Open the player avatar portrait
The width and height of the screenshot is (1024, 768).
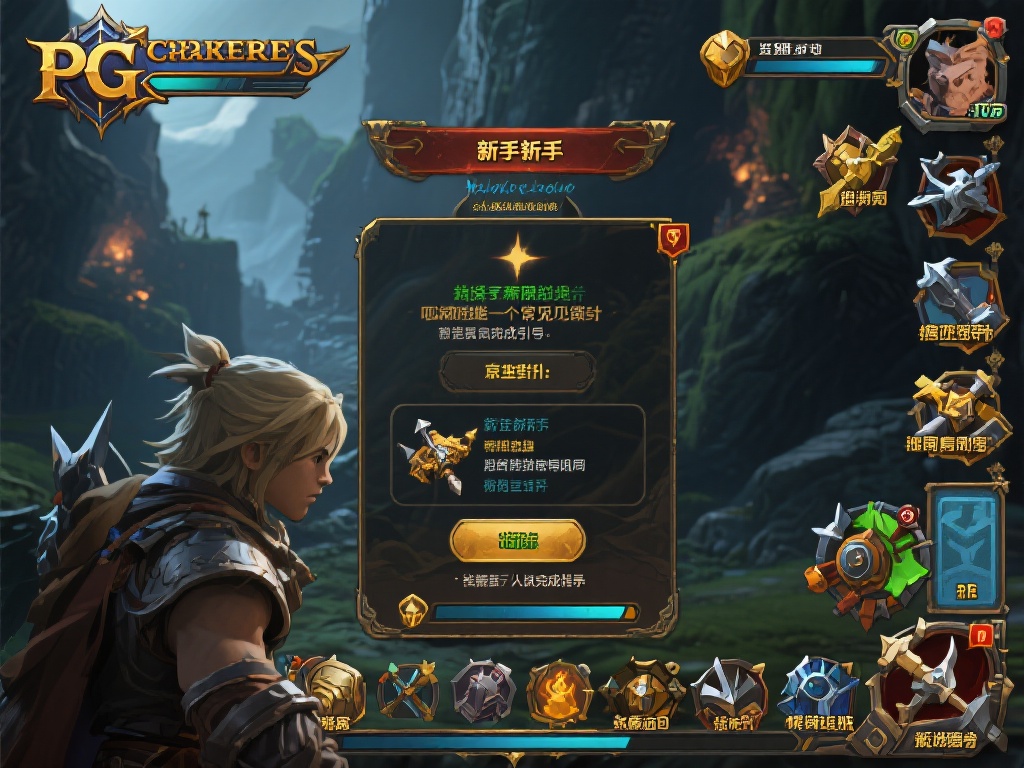(x=949, y=75)
